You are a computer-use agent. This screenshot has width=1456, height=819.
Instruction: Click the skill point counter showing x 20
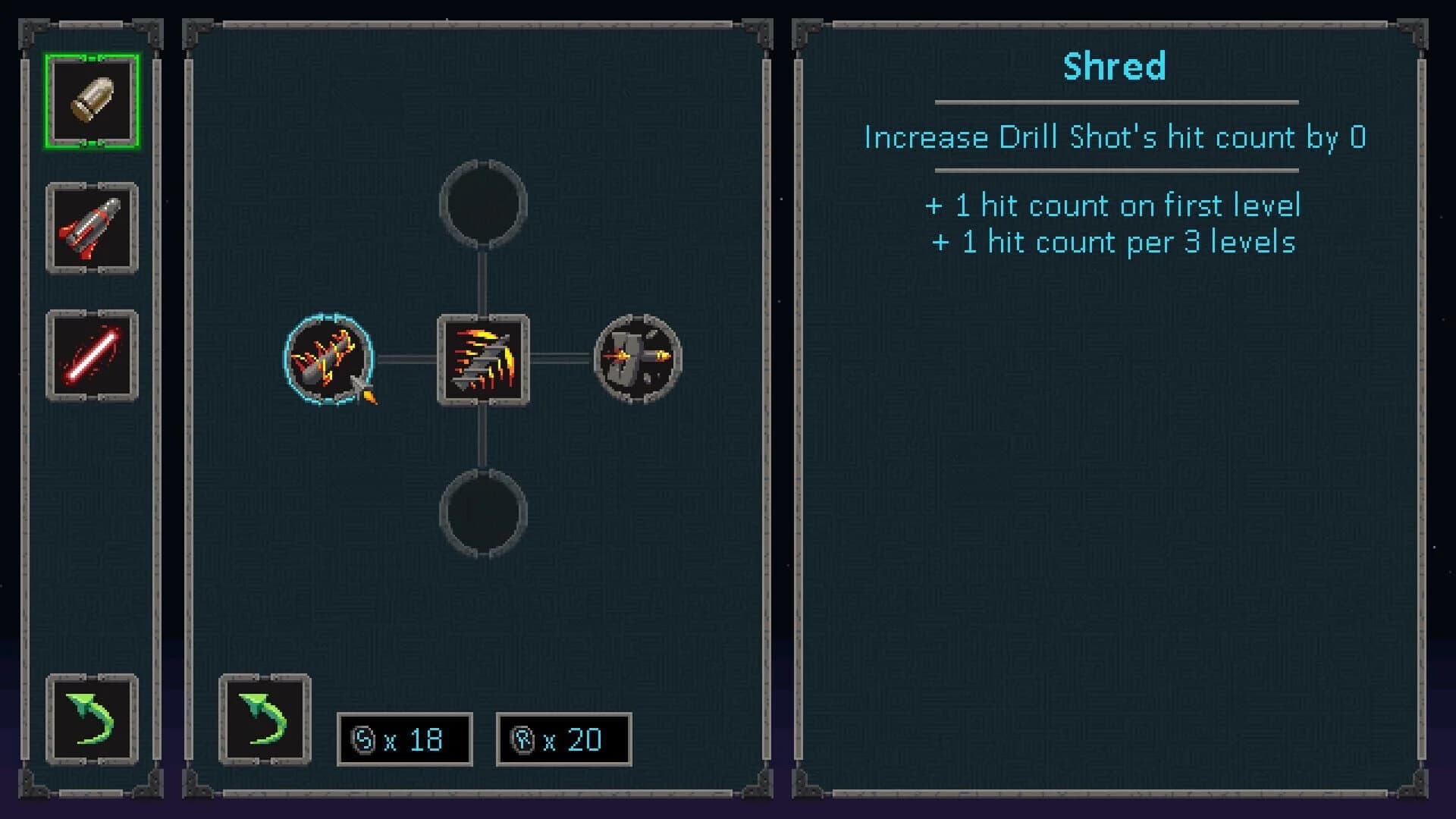[x=563, y=739]
